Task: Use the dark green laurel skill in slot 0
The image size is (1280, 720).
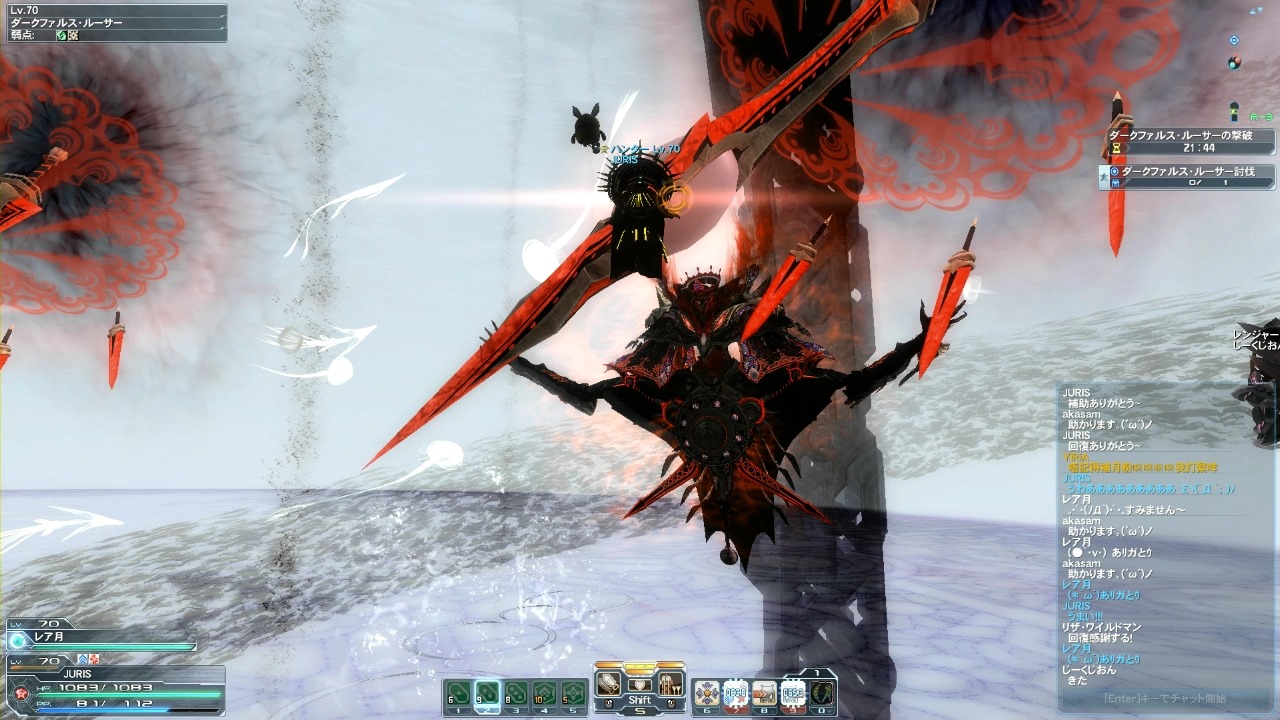Action: pos(821,693)
